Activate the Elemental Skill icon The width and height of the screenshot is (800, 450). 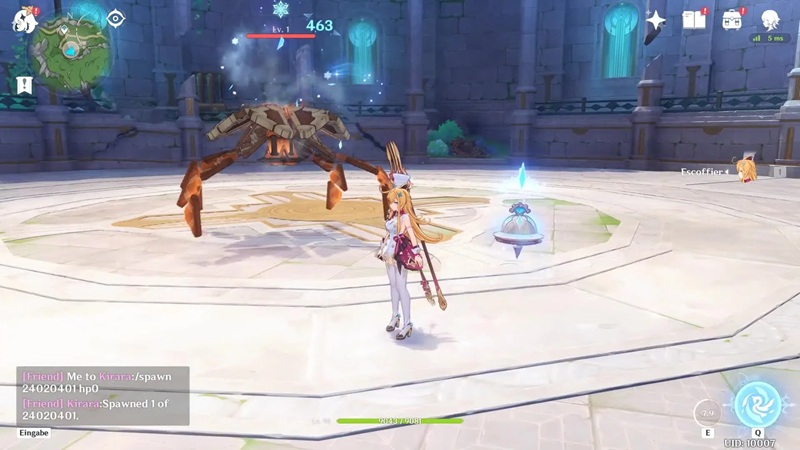coord(708,411)
